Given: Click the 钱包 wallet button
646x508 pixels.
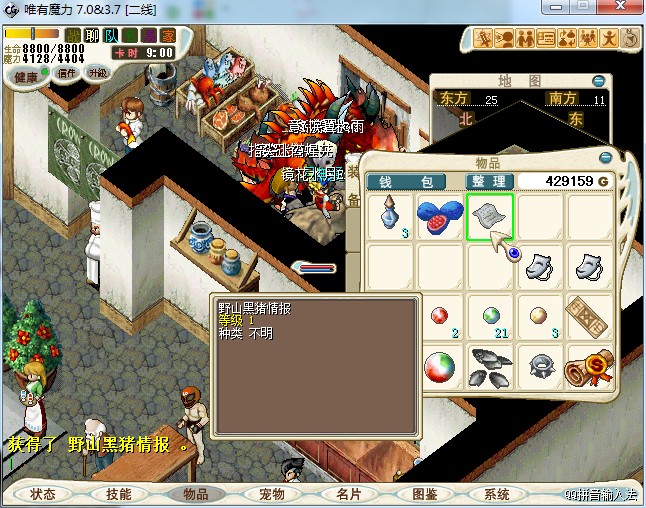Looking at the screenshot, I should [410, 181].
